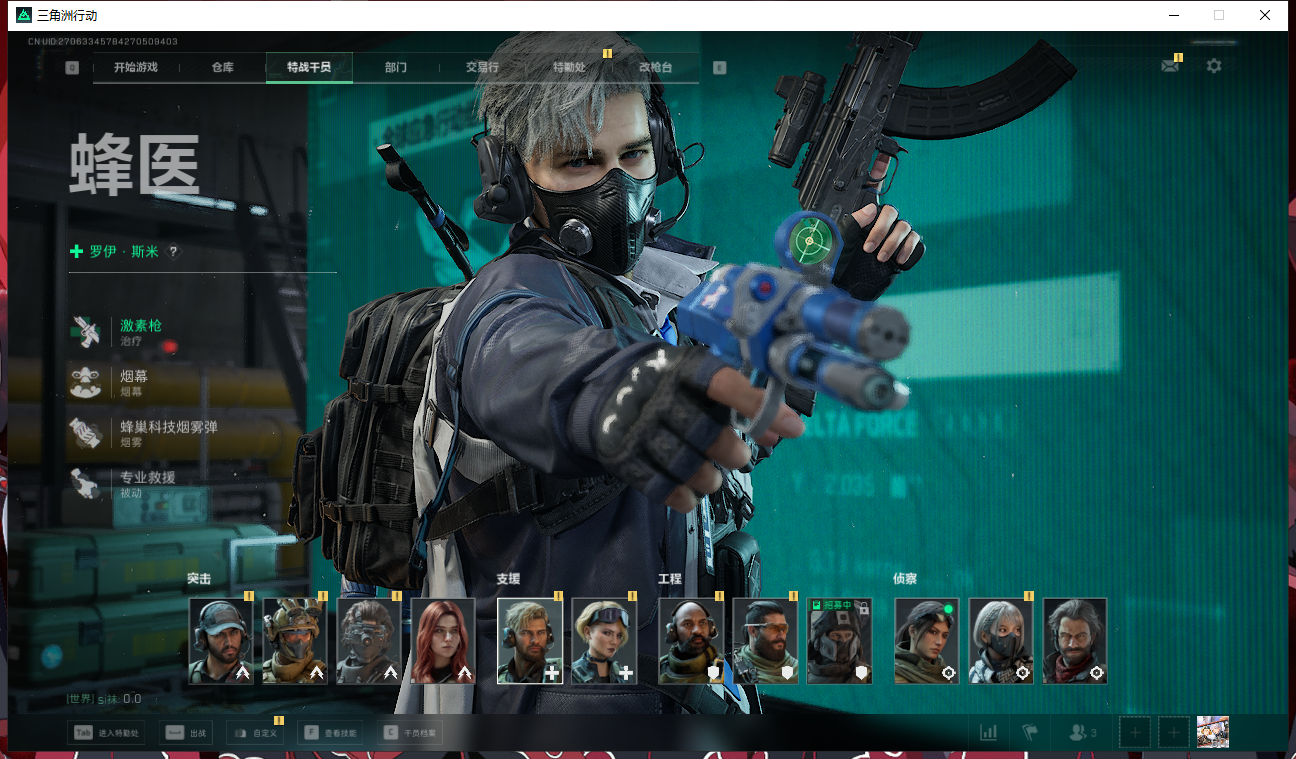1296x759 pixels.
Task: Open the 开始游戏 tab
Action: (136, 68)
